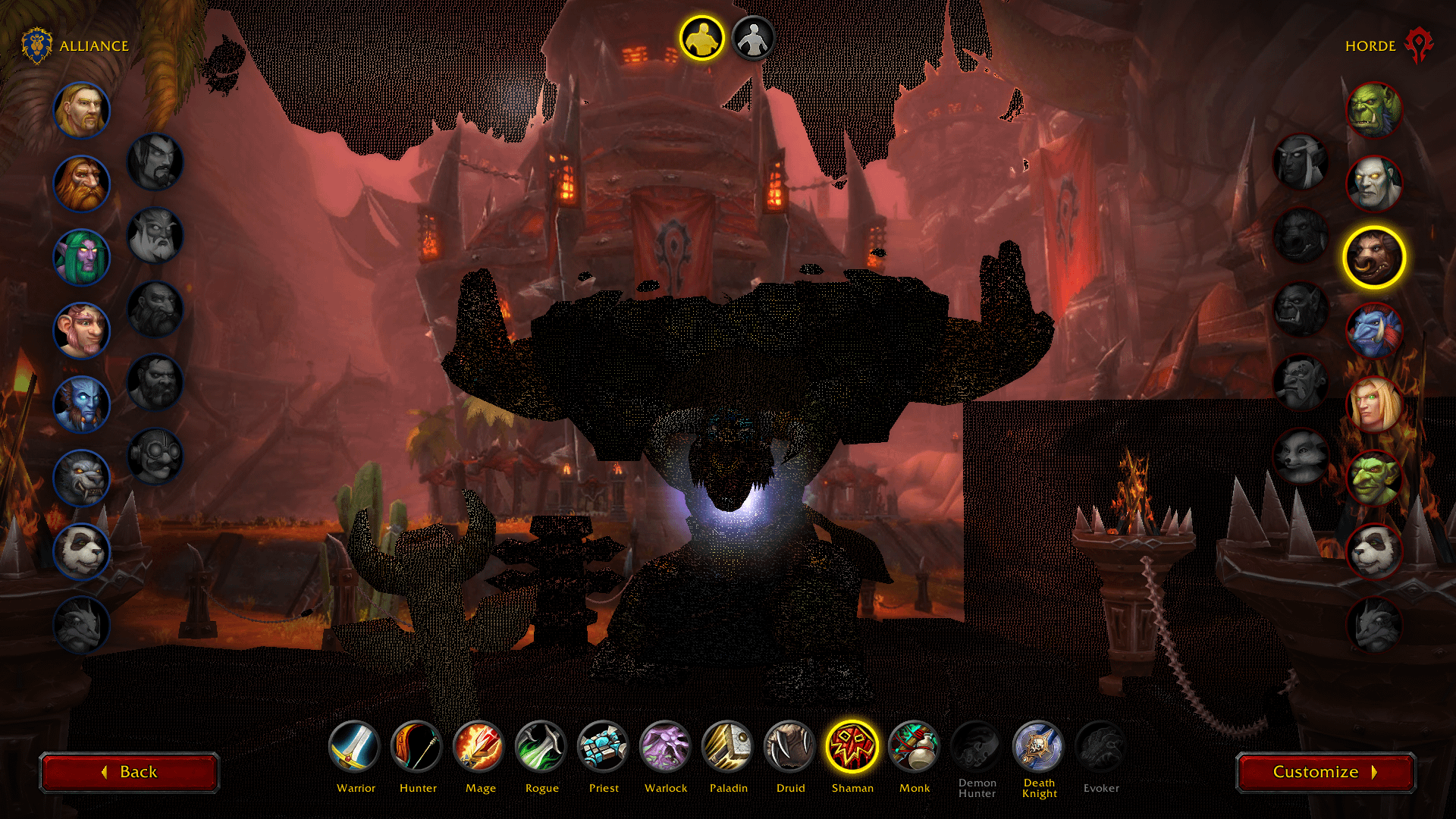The height and width of the screenshot is (819, 1456).
Task: Choose the Night Elf race portrait
Action: pos(82,258)
